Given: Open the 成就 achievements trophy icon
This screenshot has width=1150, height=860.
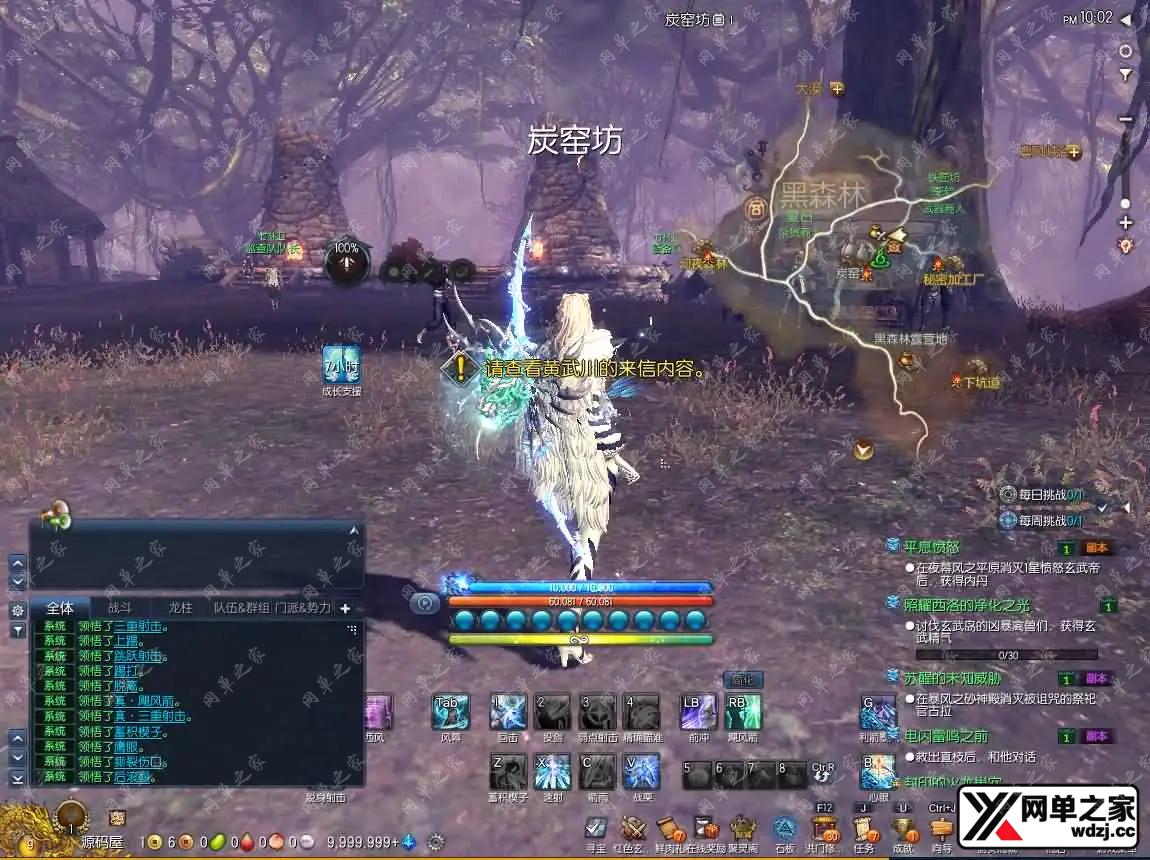Looking at the screenshot, I should [904, 829].
